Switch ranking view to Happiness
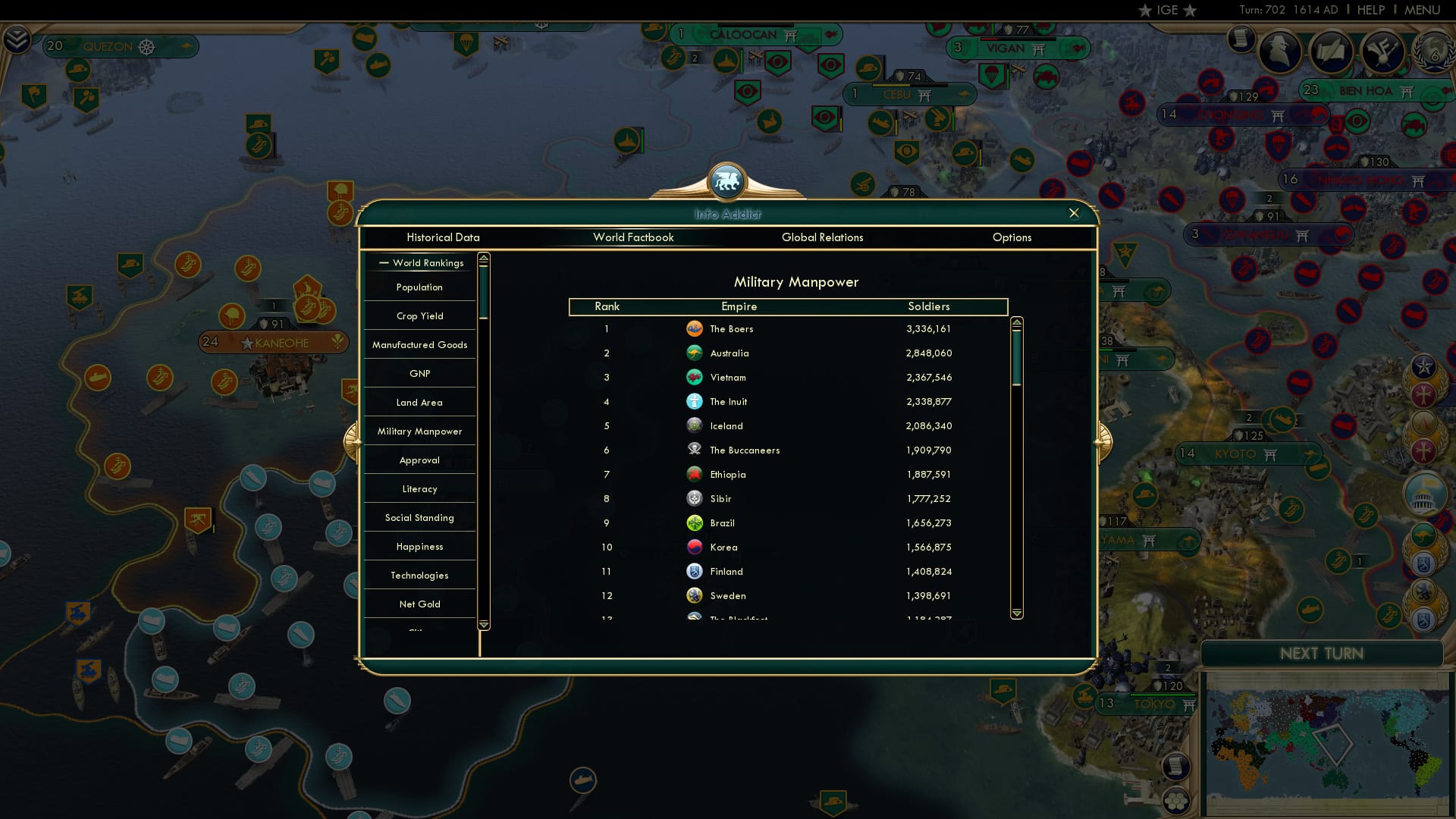 coord(419,546)
